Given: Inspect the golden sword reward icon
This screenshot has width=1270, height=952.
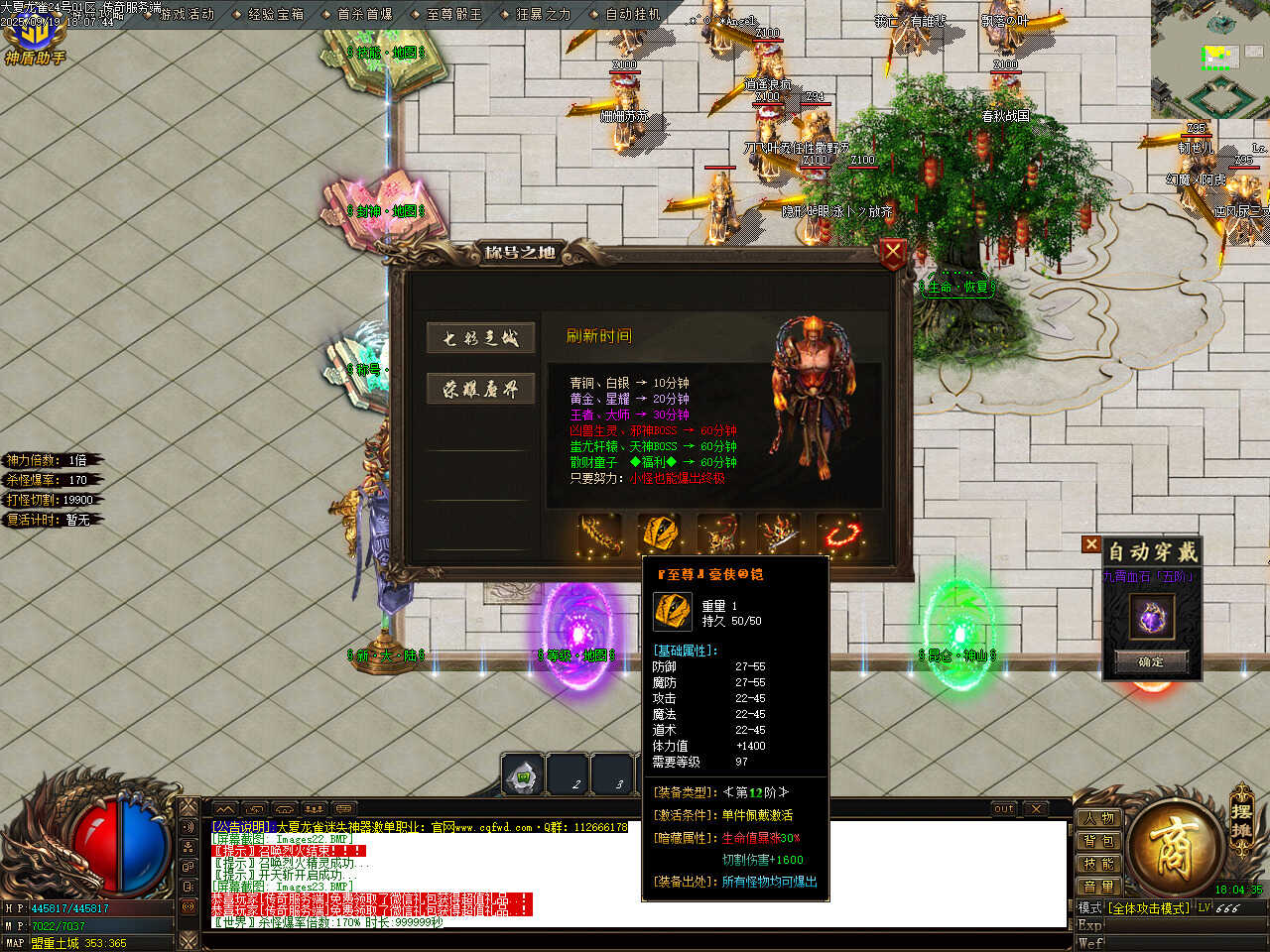Looking at the screenshot, I should point(600,534).
